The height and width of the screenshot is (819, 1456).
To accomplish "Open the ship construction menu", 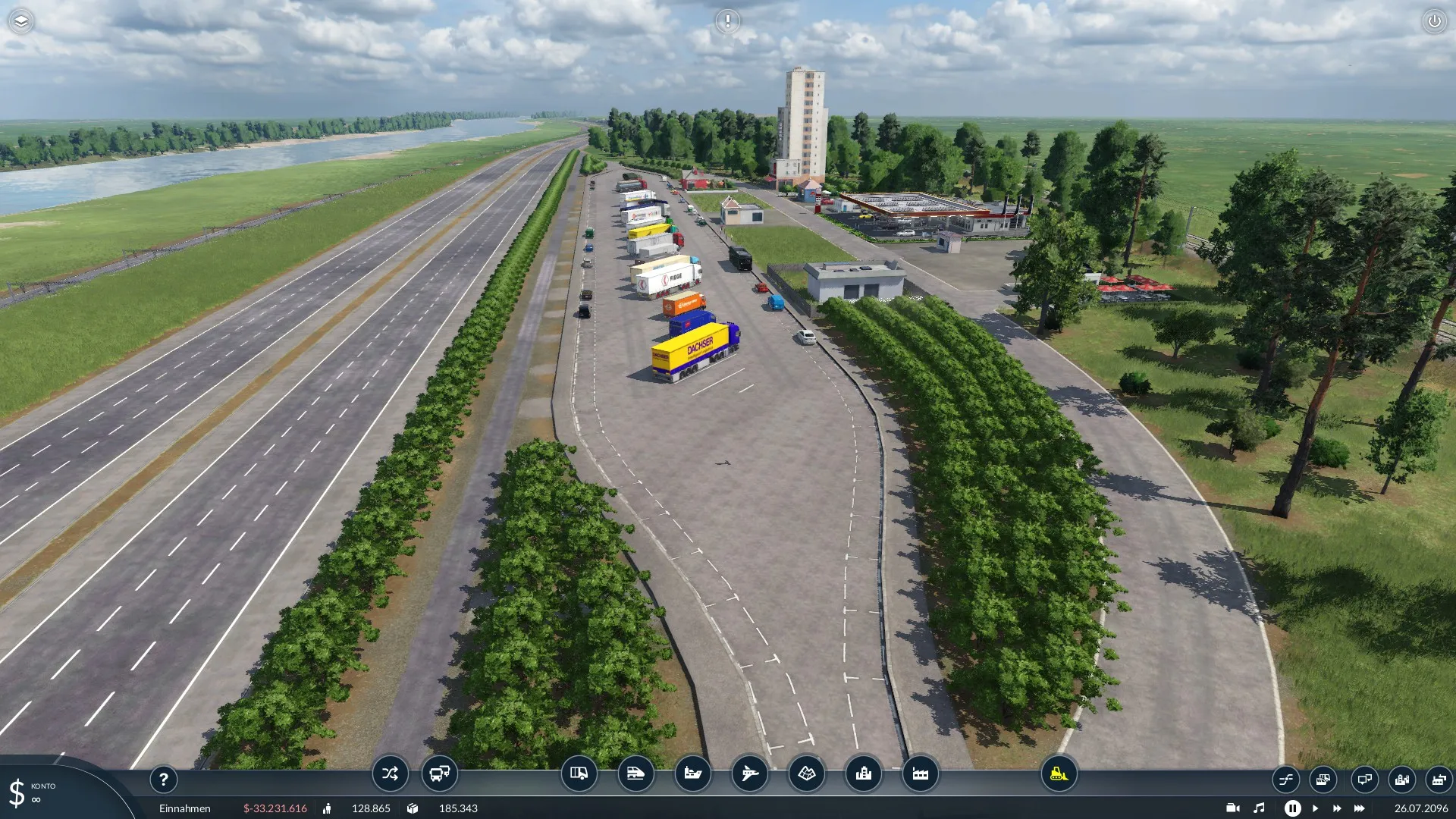I will pos(692,773).
